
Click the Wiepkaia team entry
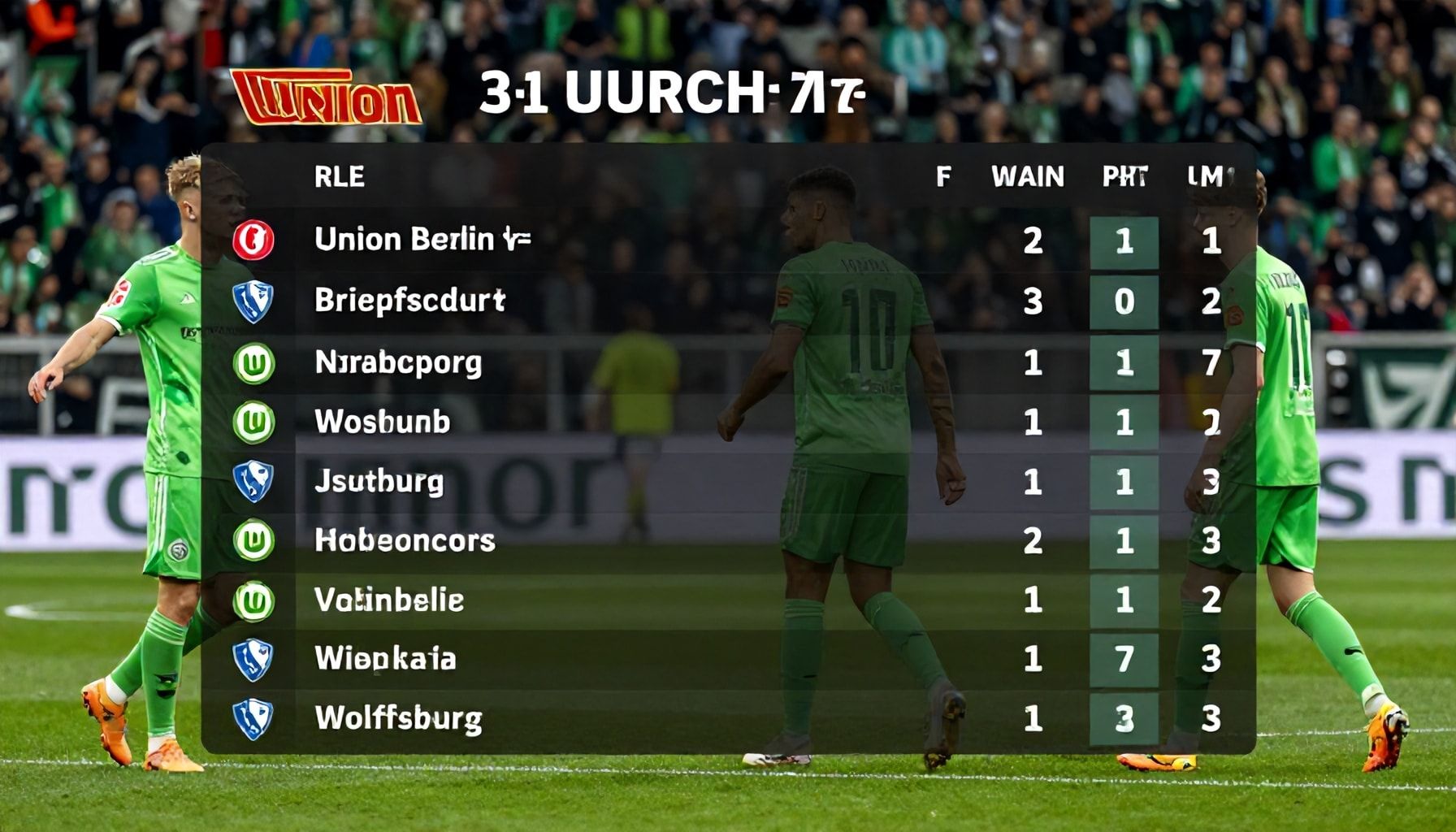(x=385, y=658)
